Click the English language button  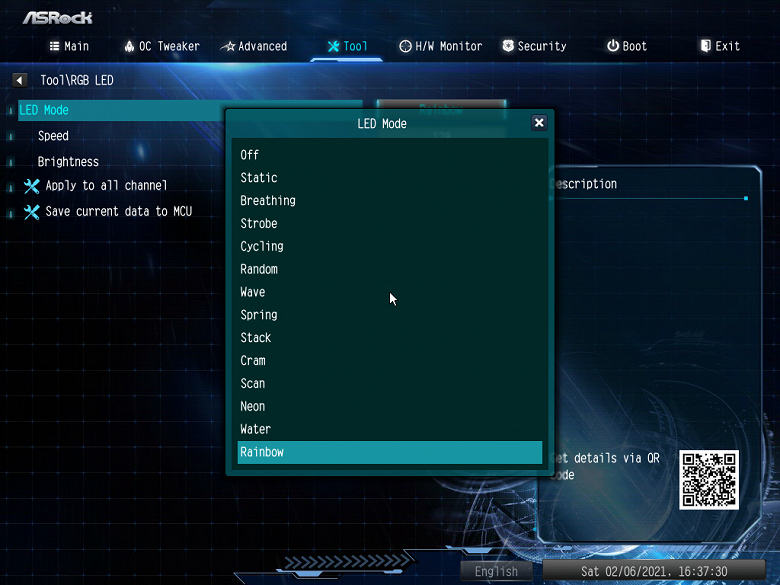point(496,571)
